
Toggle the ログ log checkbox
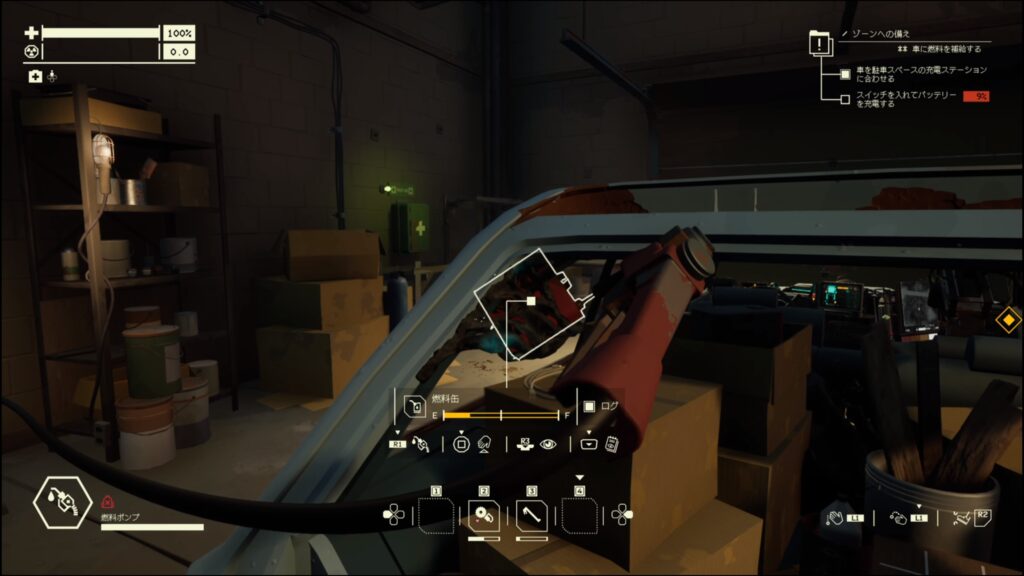point(589,407)
